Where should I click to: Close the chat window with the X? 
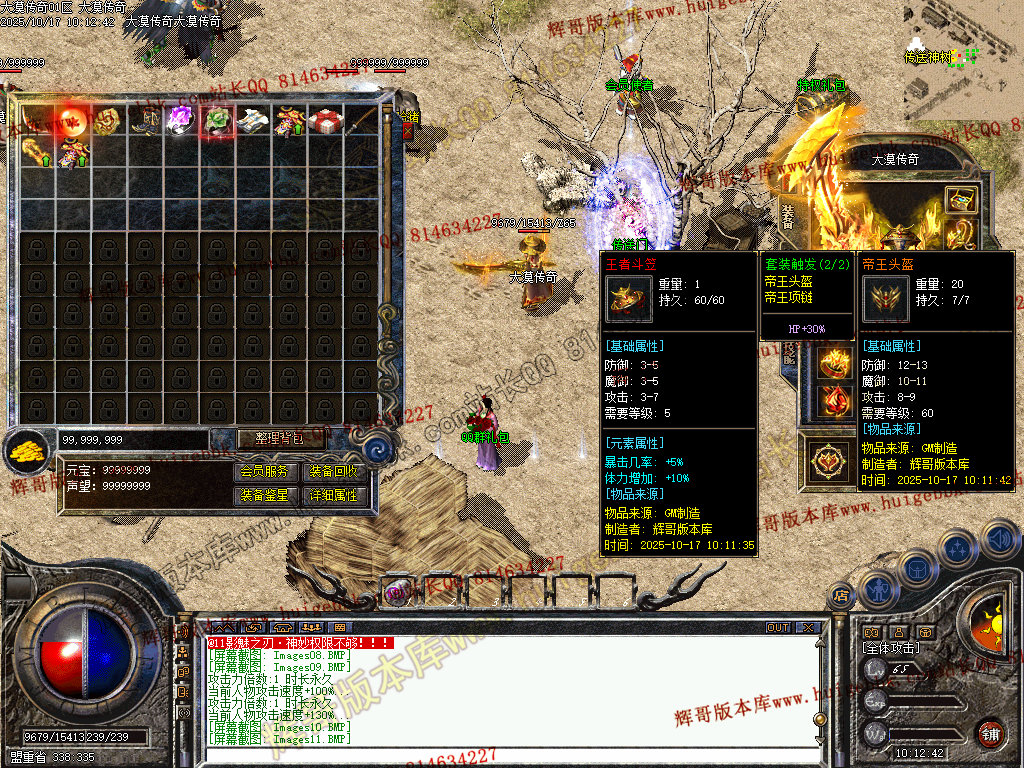coord(808,628)
